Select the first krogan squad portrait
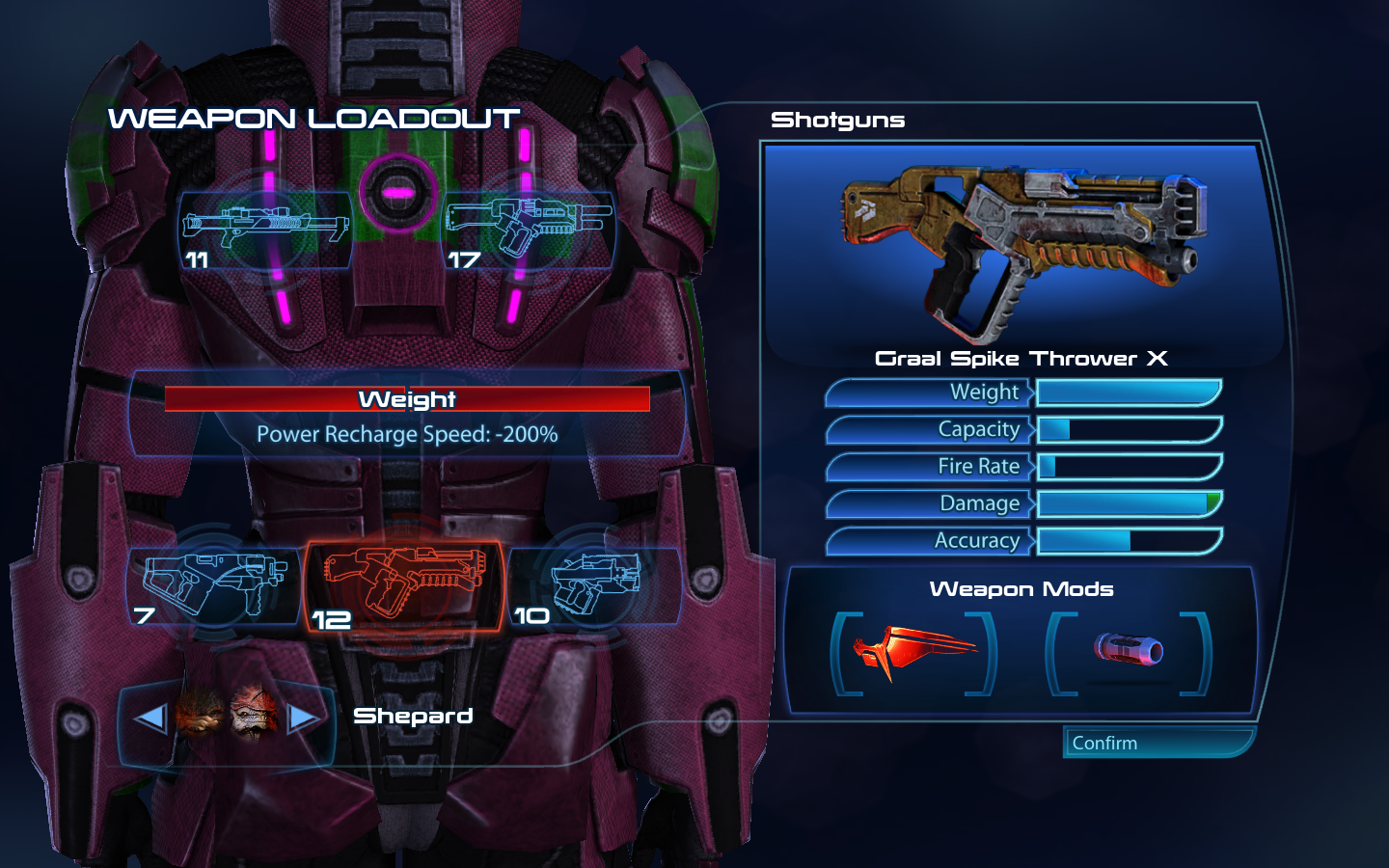Screen dimensions: 1389x868 click(x=200, y=714)
